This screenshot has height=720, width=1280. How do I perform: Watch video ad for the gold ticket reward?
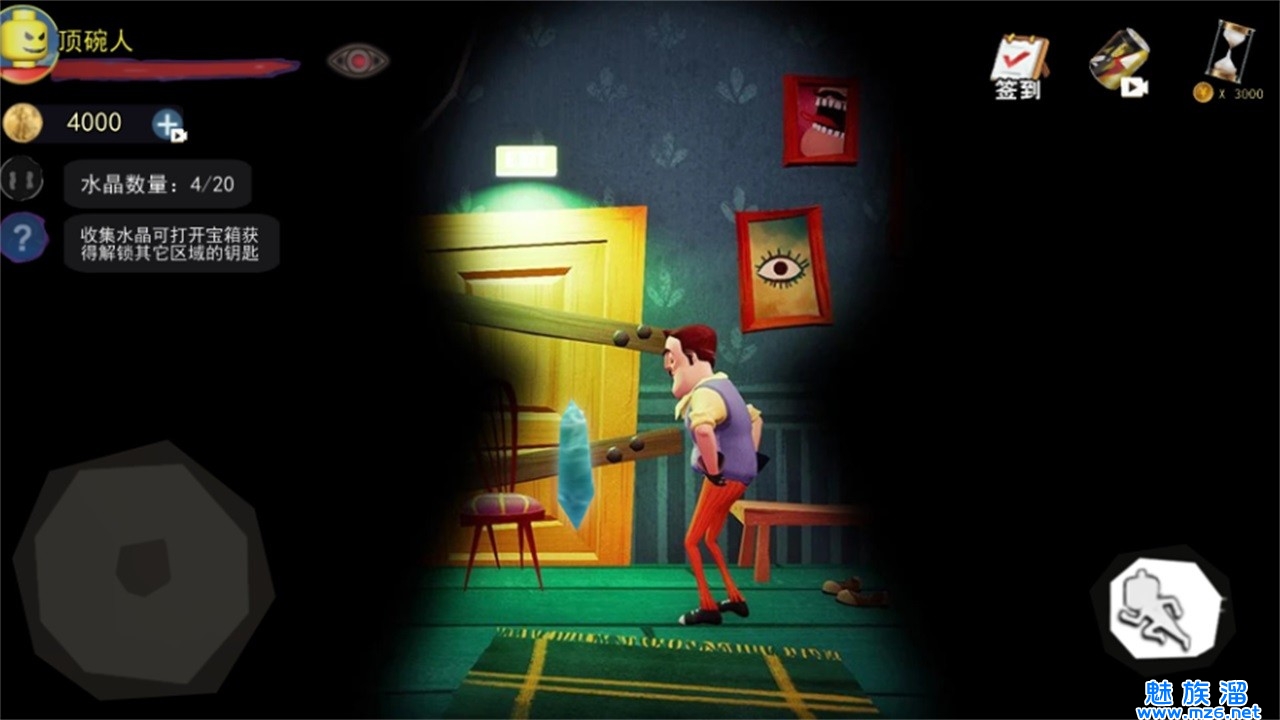pyautogui.click(x=1118, y=62)
